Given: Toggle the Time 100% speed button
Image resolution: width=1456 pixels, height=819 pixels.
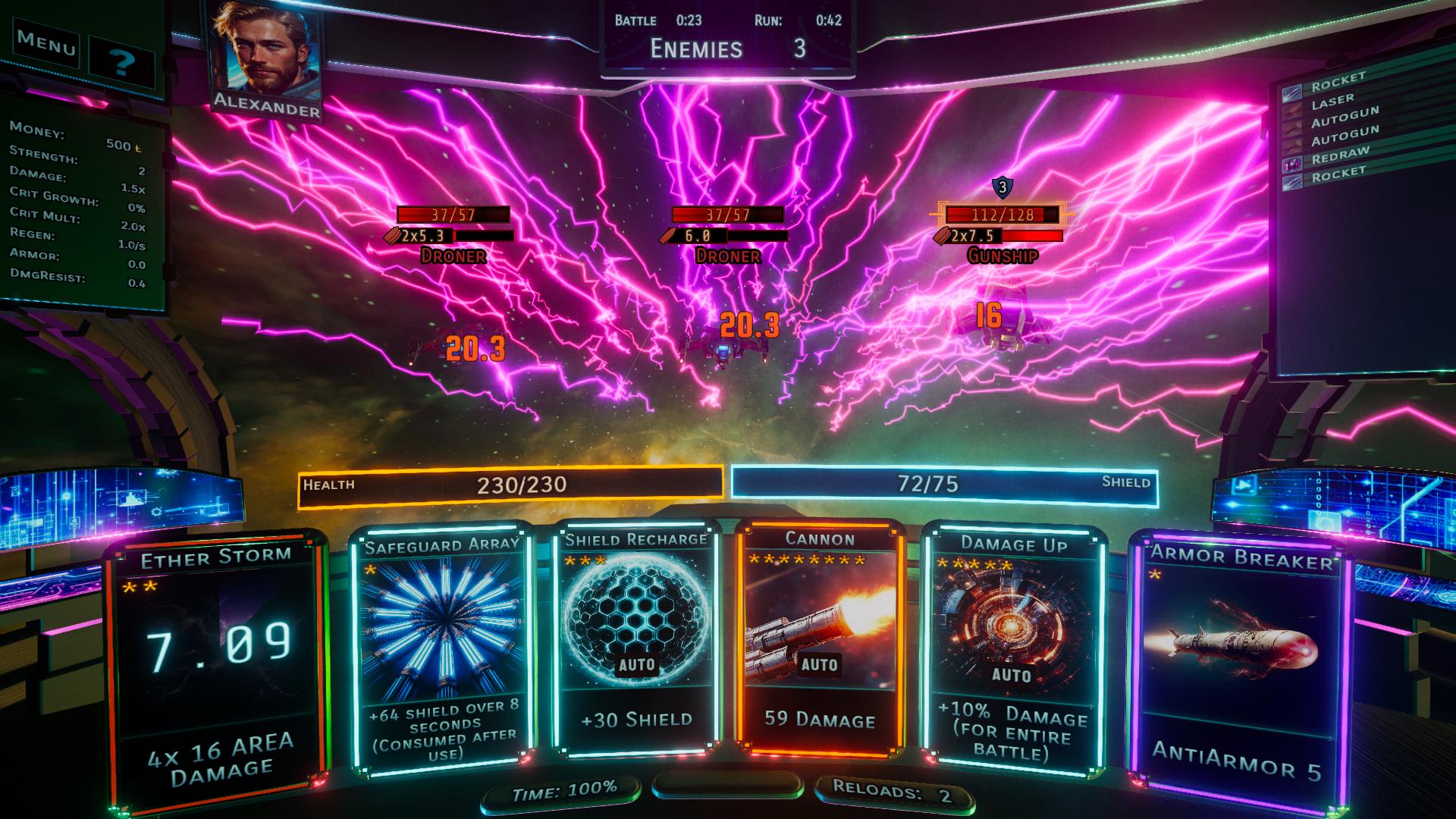Looking at the screenshot, I should click(563, 790).
